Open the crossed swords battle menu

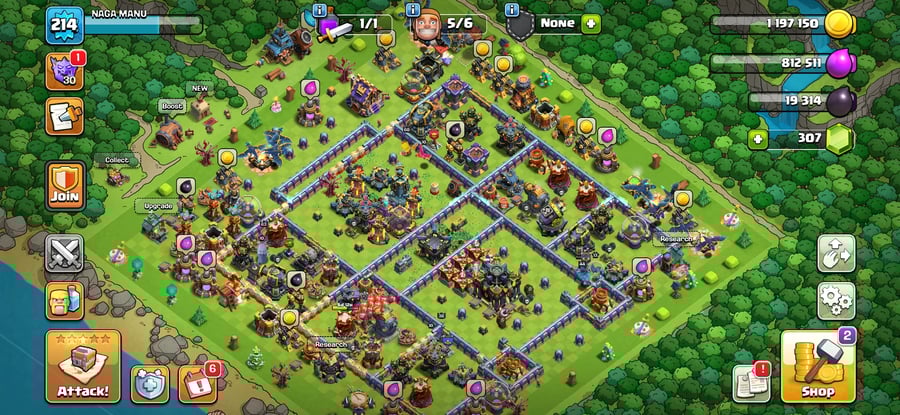click(64, 253)
